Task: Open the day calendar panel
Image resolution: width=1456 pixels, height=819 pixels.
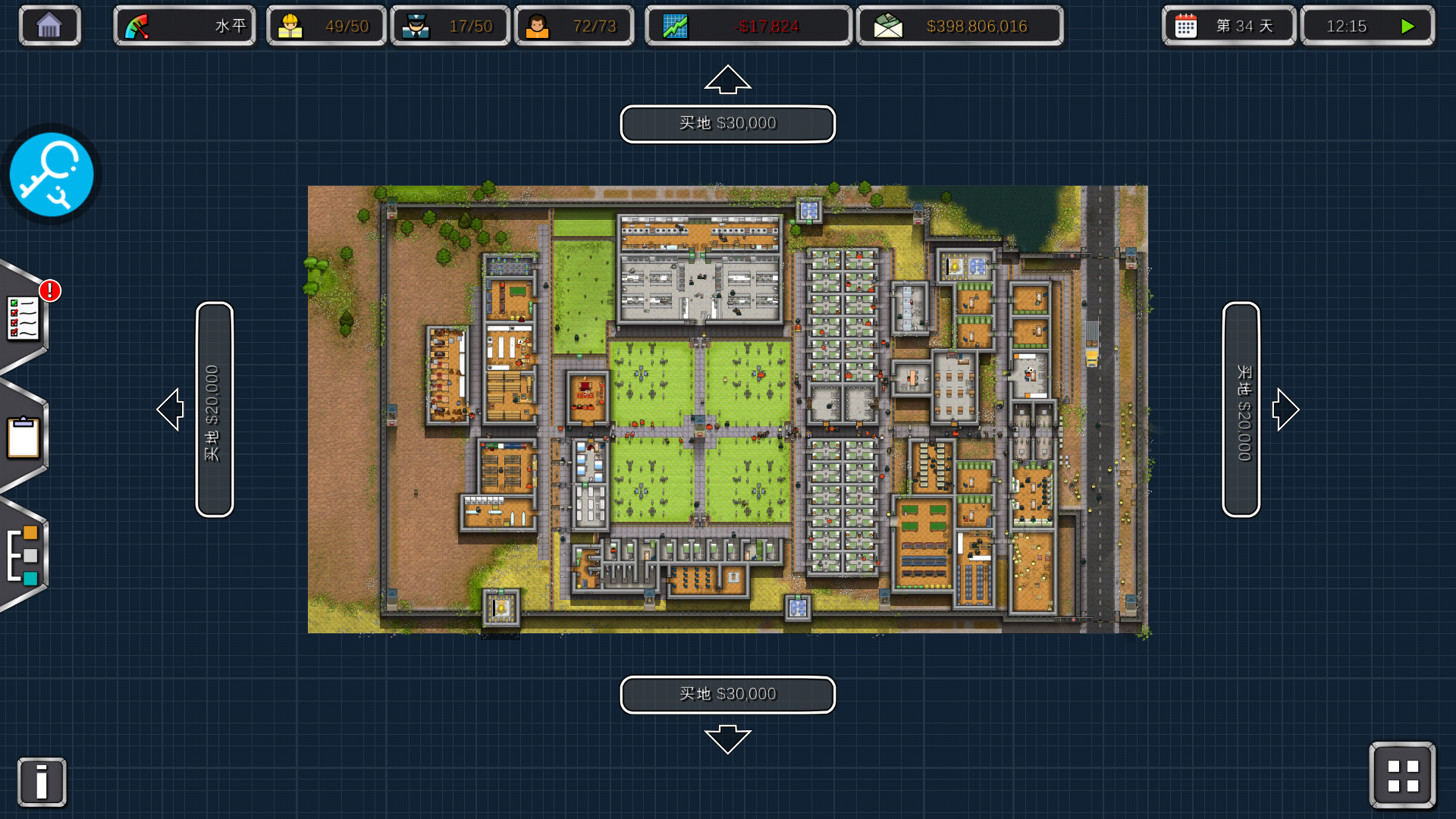Action: (x=1228, y=26)
